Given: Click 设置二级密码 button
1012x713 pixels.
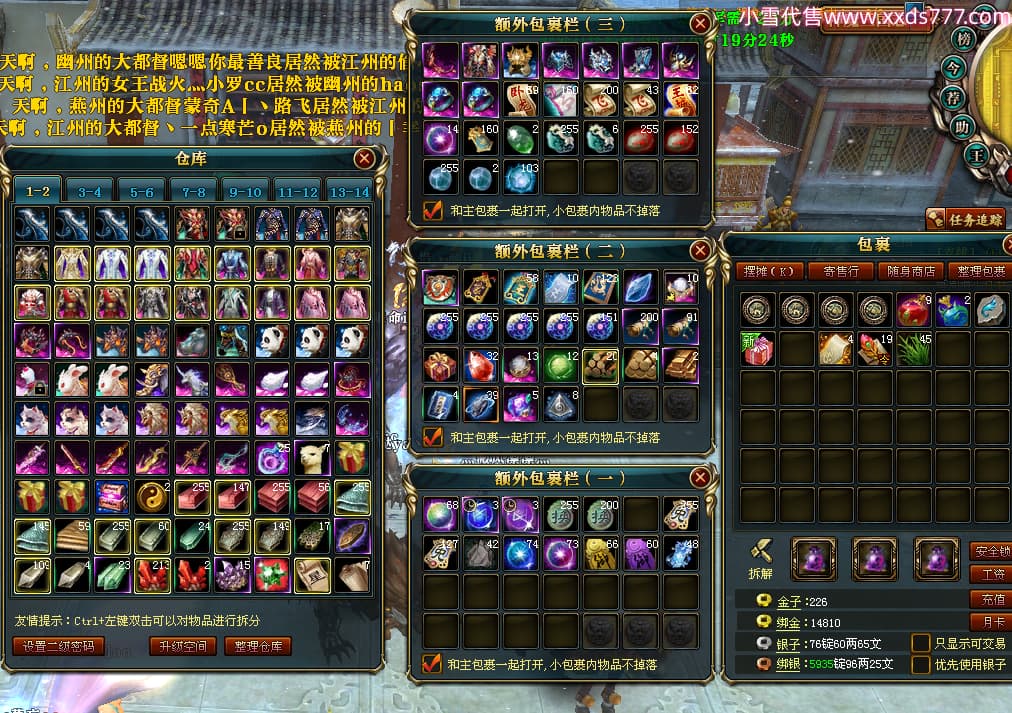Looking at the screenshot, I should click(59, 646).
